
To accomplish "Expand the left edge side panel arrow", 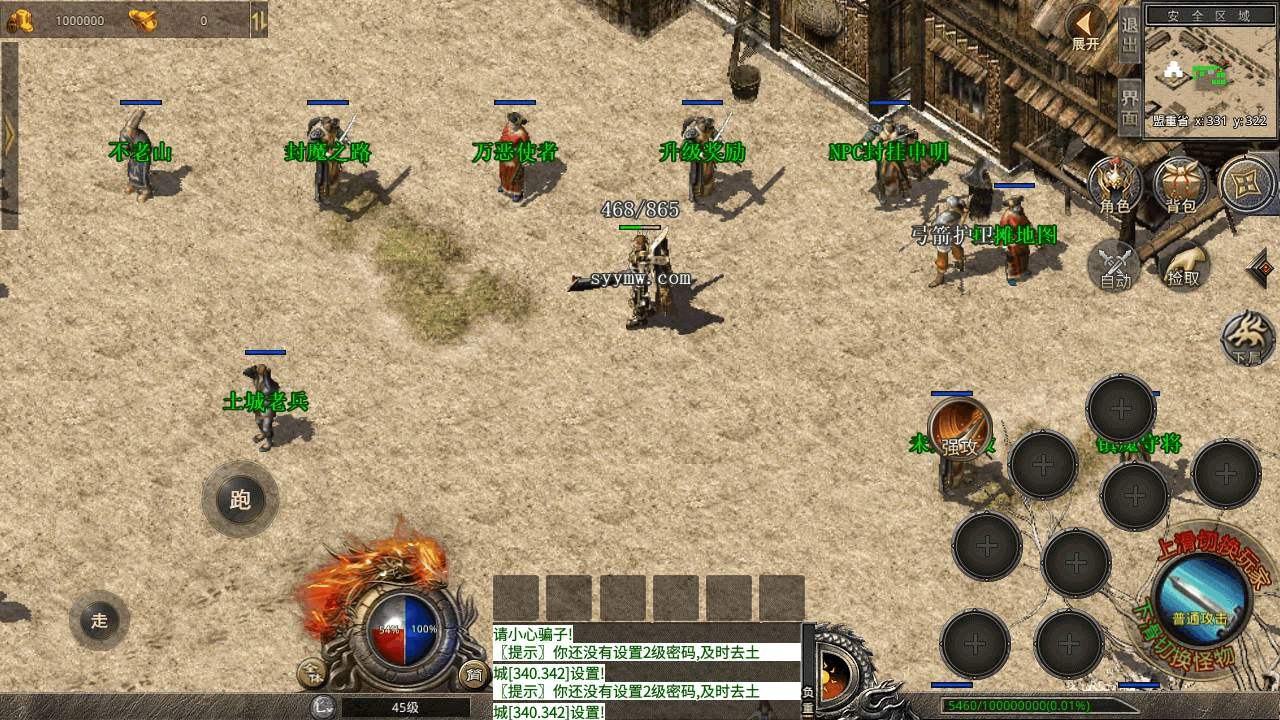I will point(9,136).
